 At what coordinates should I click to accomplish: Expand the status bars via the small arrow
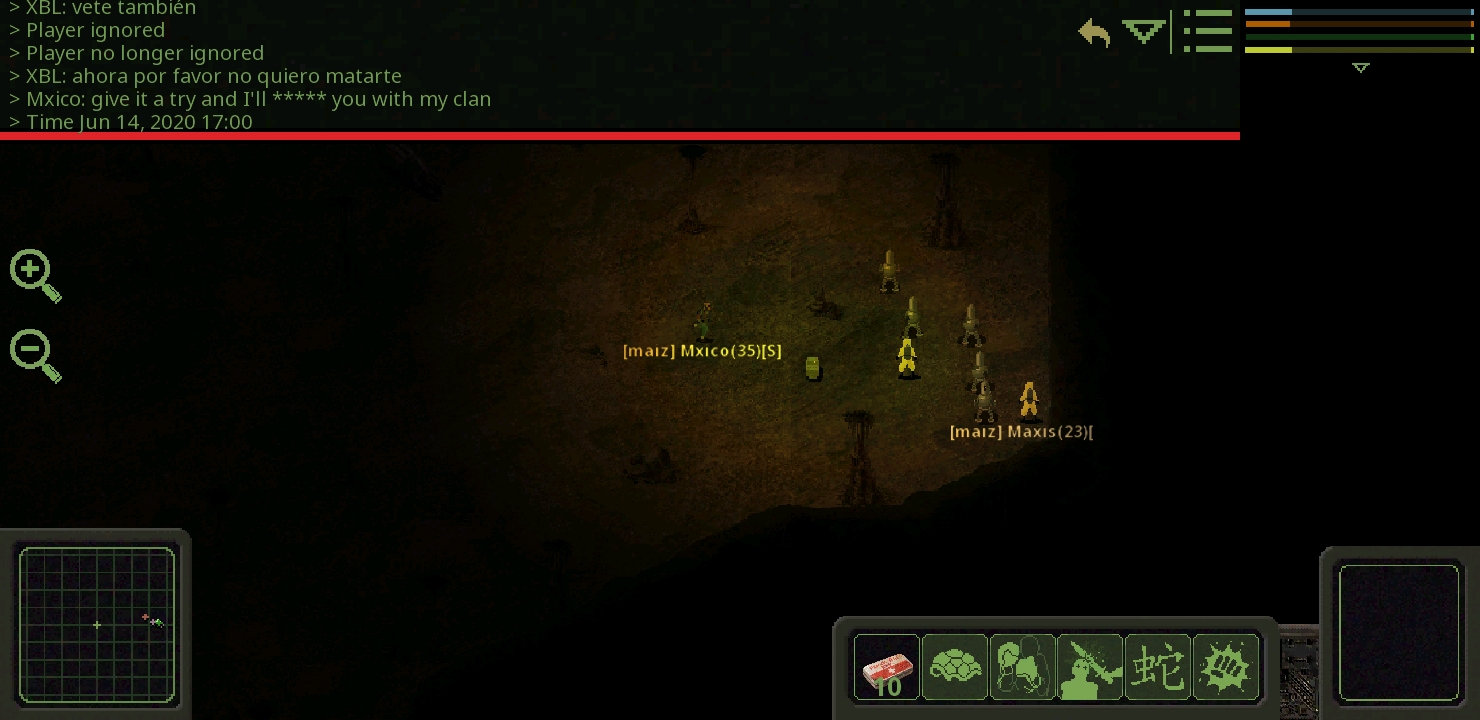[1360, 68]
